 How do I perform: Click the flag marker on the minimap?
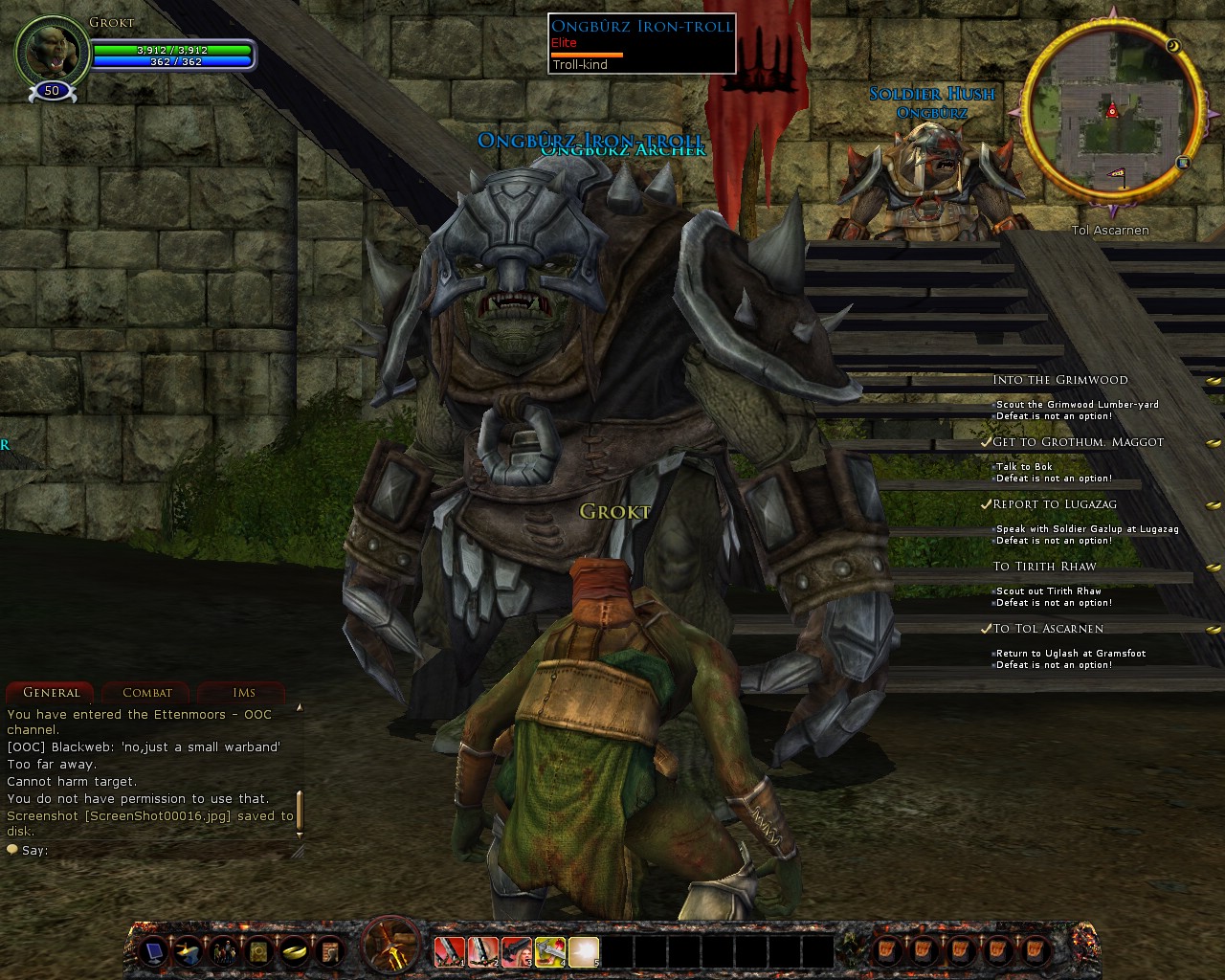pyautogui.click(x=1116, y=174)
